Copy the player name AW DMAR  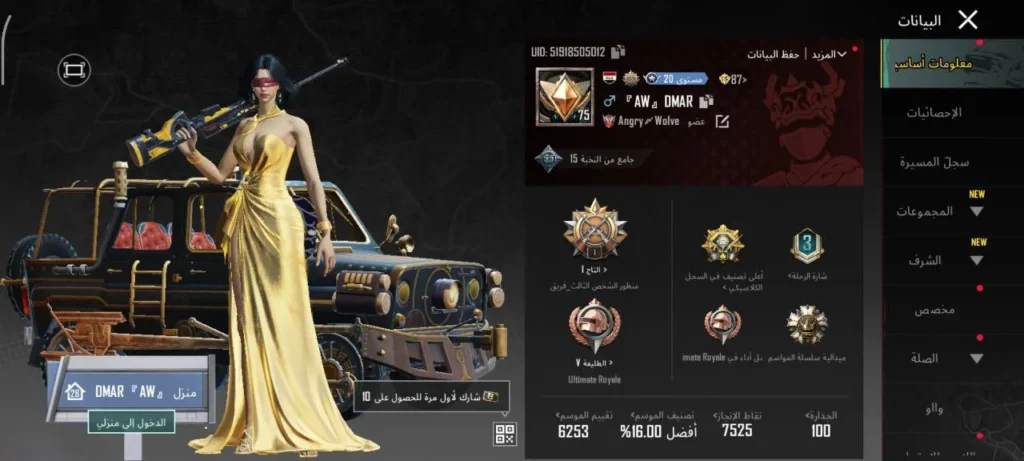pyautogui.click(x=706, y=101)
